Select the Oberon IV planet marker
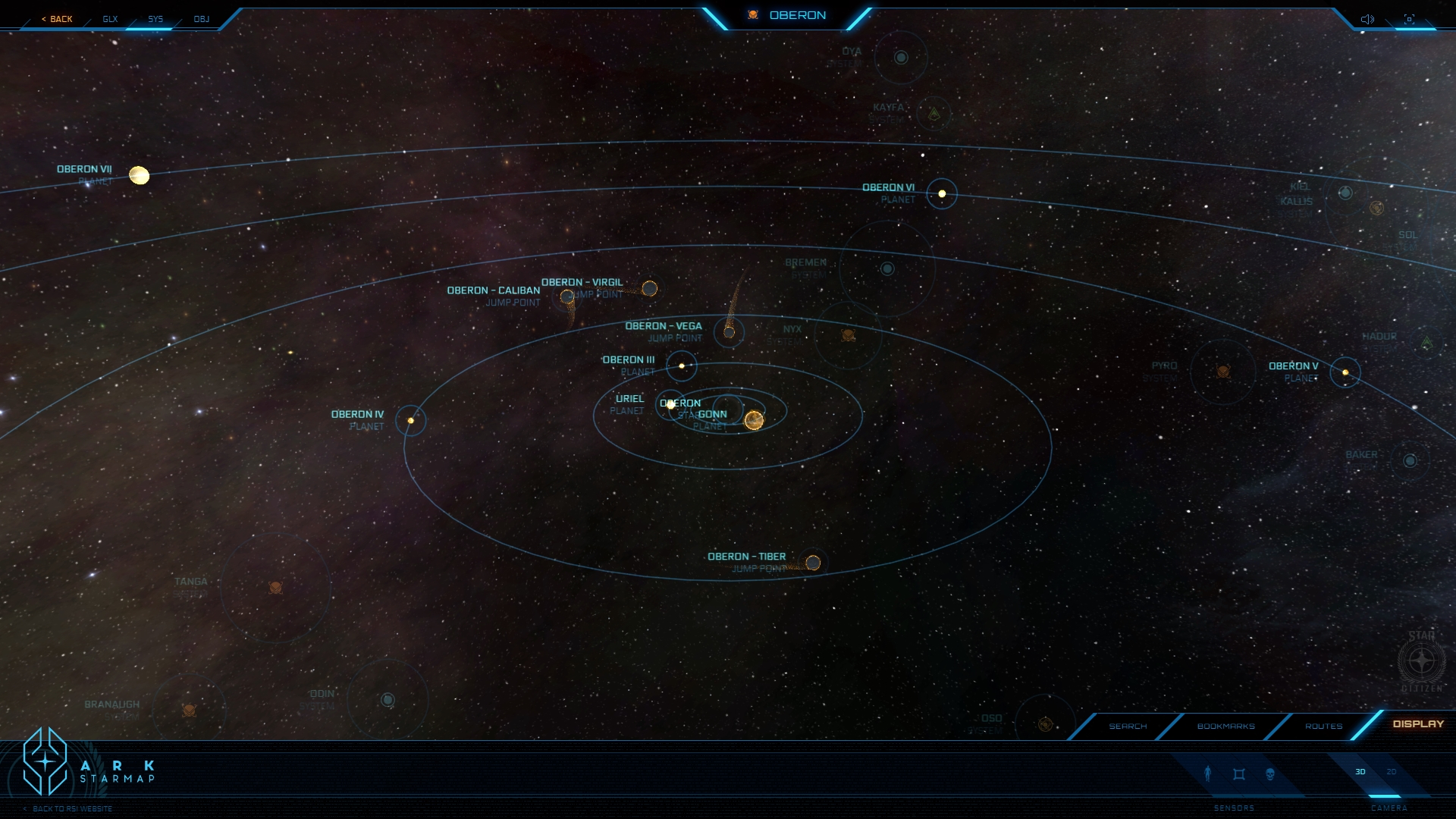Viewport: 1456px width, 819px height. [411, 421]
